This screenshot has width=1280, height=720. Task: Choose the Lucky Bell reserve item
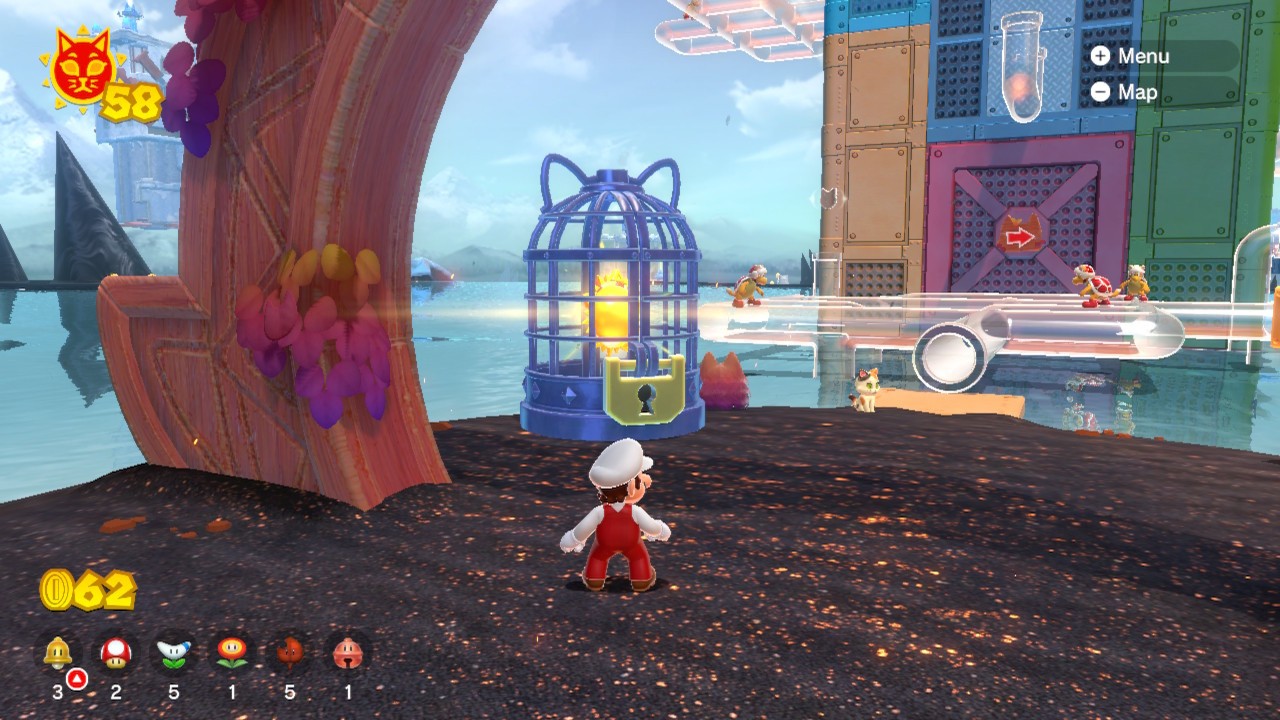348,653
